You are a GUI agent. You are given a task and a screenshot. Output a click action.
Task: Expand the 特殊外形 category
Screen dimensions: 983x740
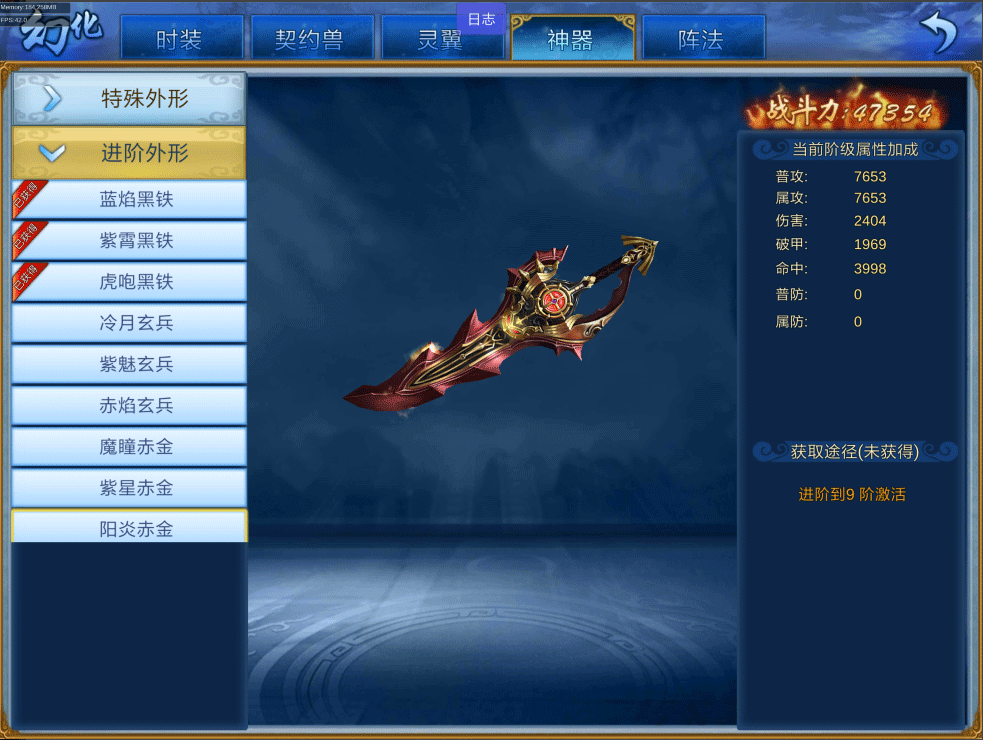(128, 98)
